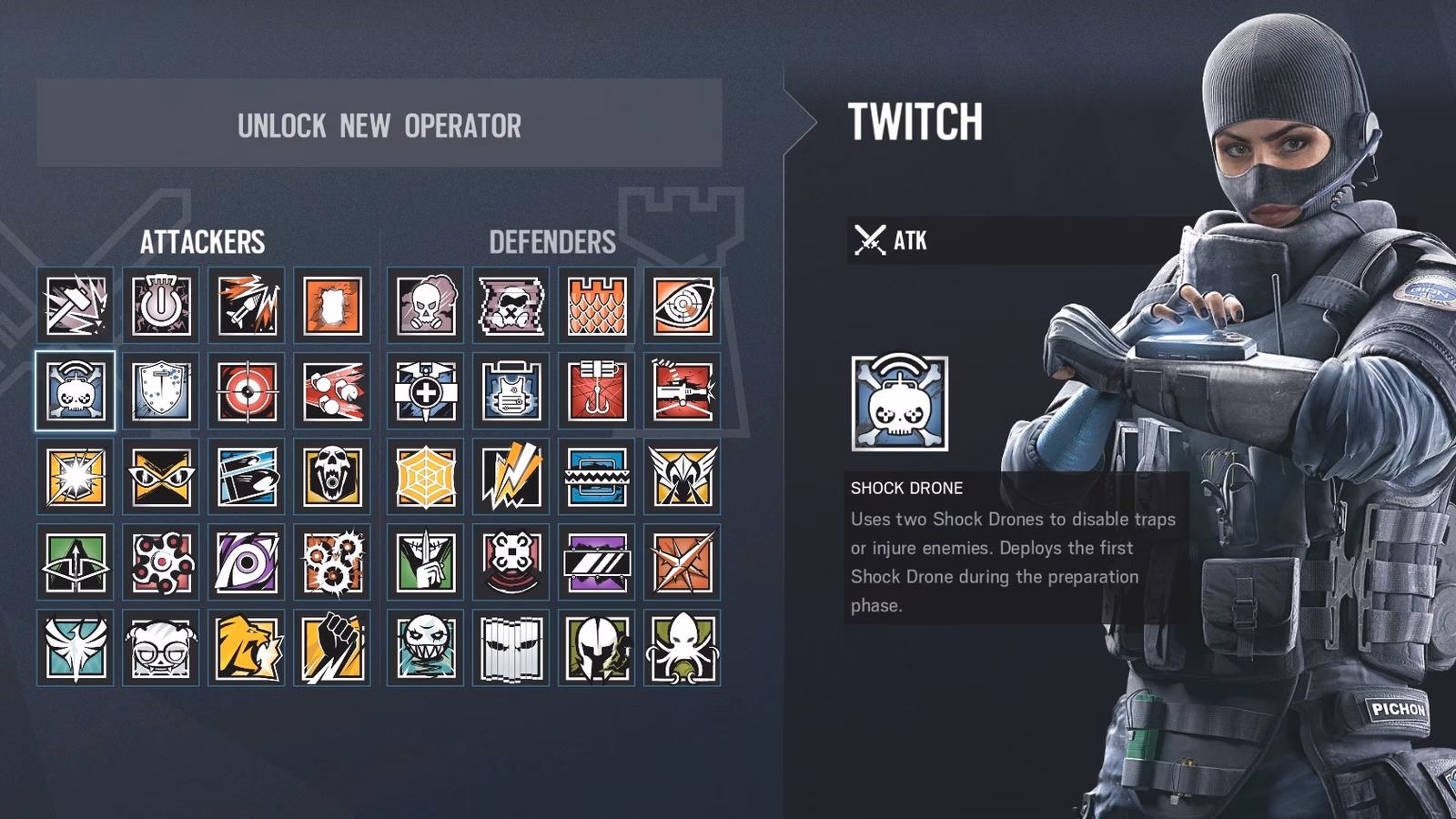Select Bandit's lightning operator icon
The image size is (1456, 819).
[509, 476]
